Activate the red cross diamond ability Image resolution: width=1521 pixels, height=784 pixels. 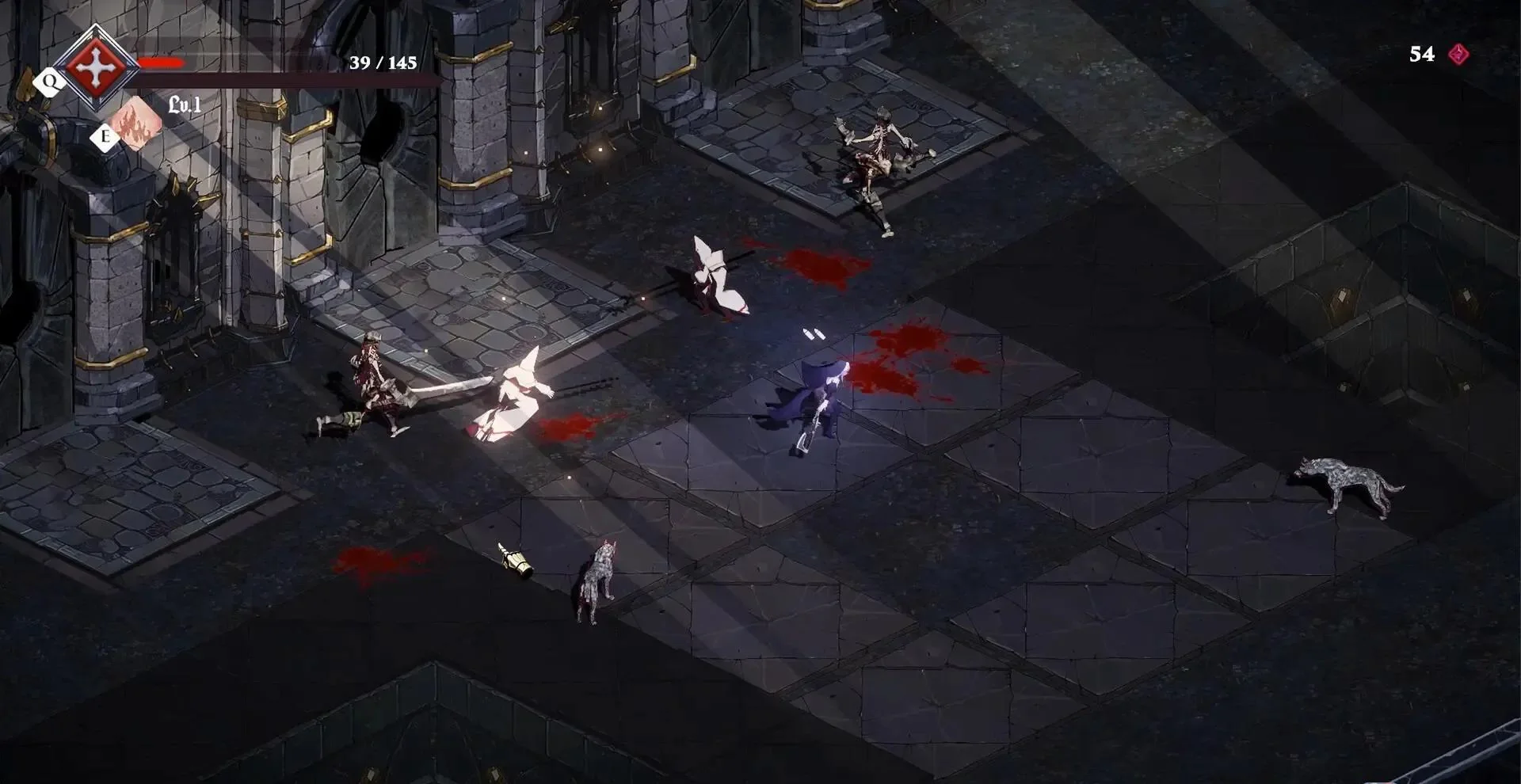point(96,67)
